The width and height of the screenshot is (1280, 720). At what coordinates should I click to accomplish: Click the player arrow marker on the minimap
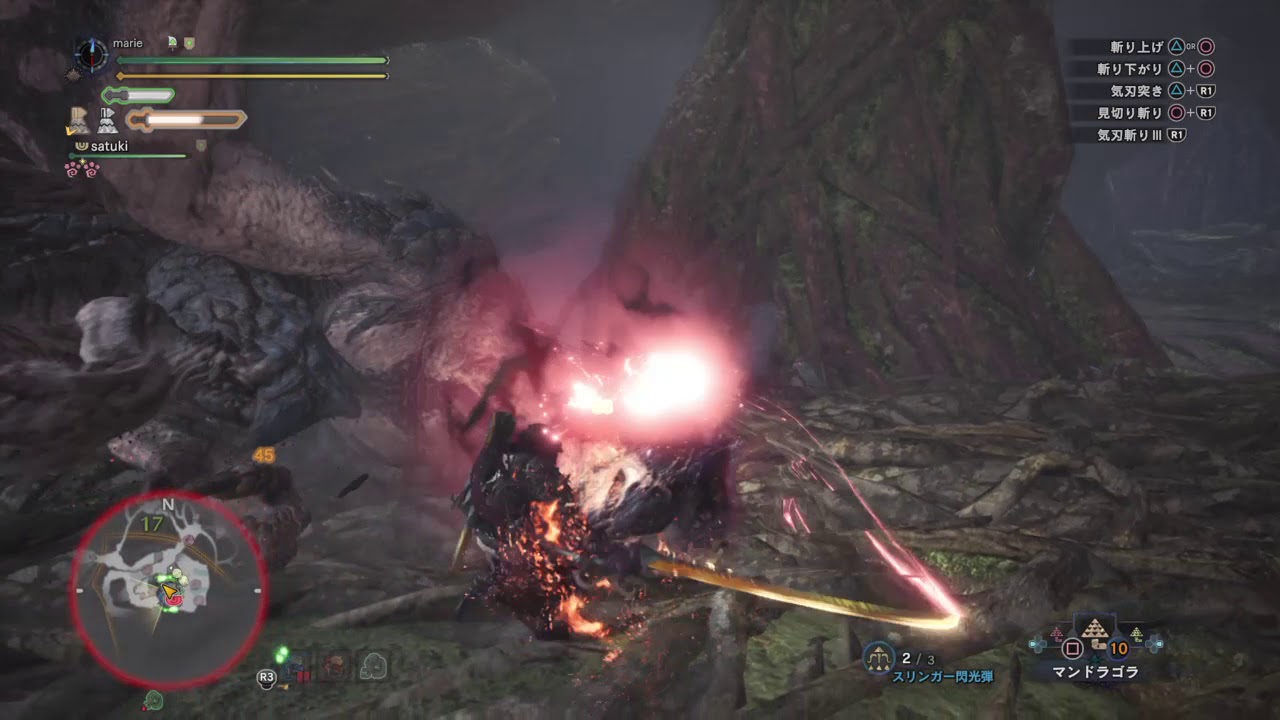click(171, 593)
